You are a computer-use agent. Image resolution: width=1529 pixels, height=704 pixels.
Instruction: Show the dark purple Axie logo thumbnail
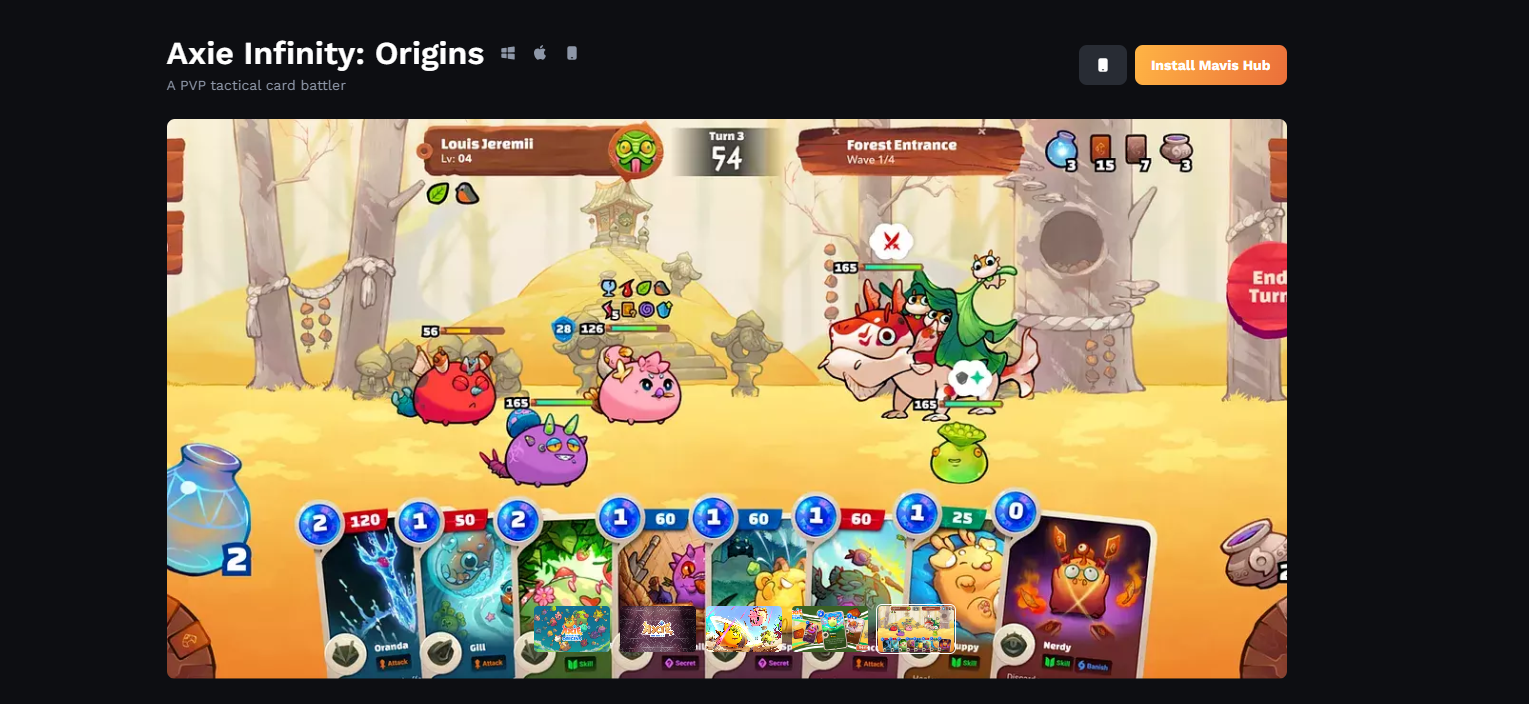(657, 629)
